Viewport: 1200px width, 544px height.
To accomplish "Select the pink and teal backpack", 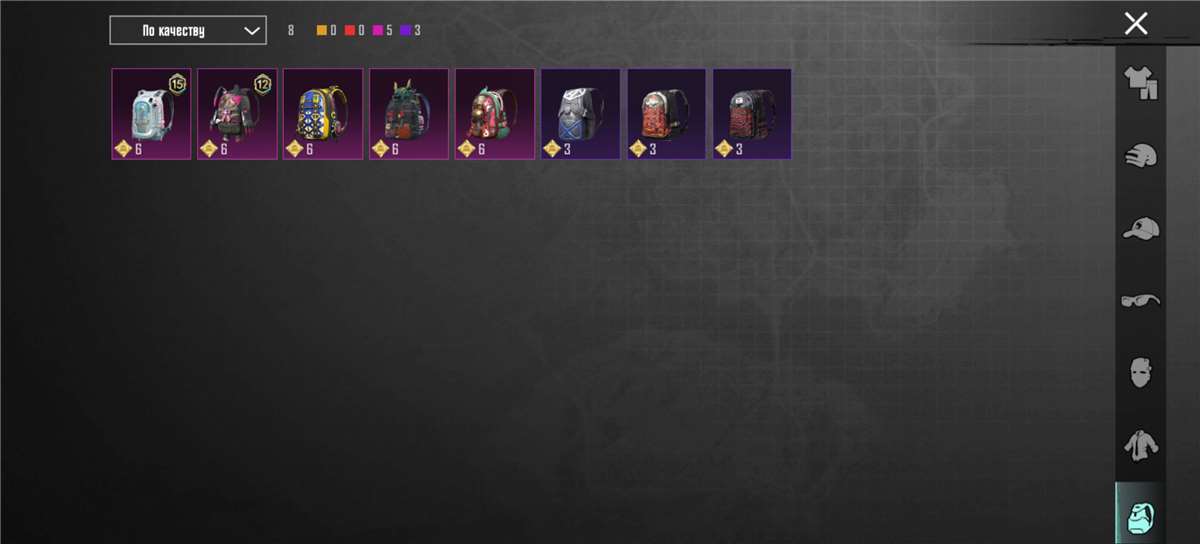I will click(x=495, y=113).
